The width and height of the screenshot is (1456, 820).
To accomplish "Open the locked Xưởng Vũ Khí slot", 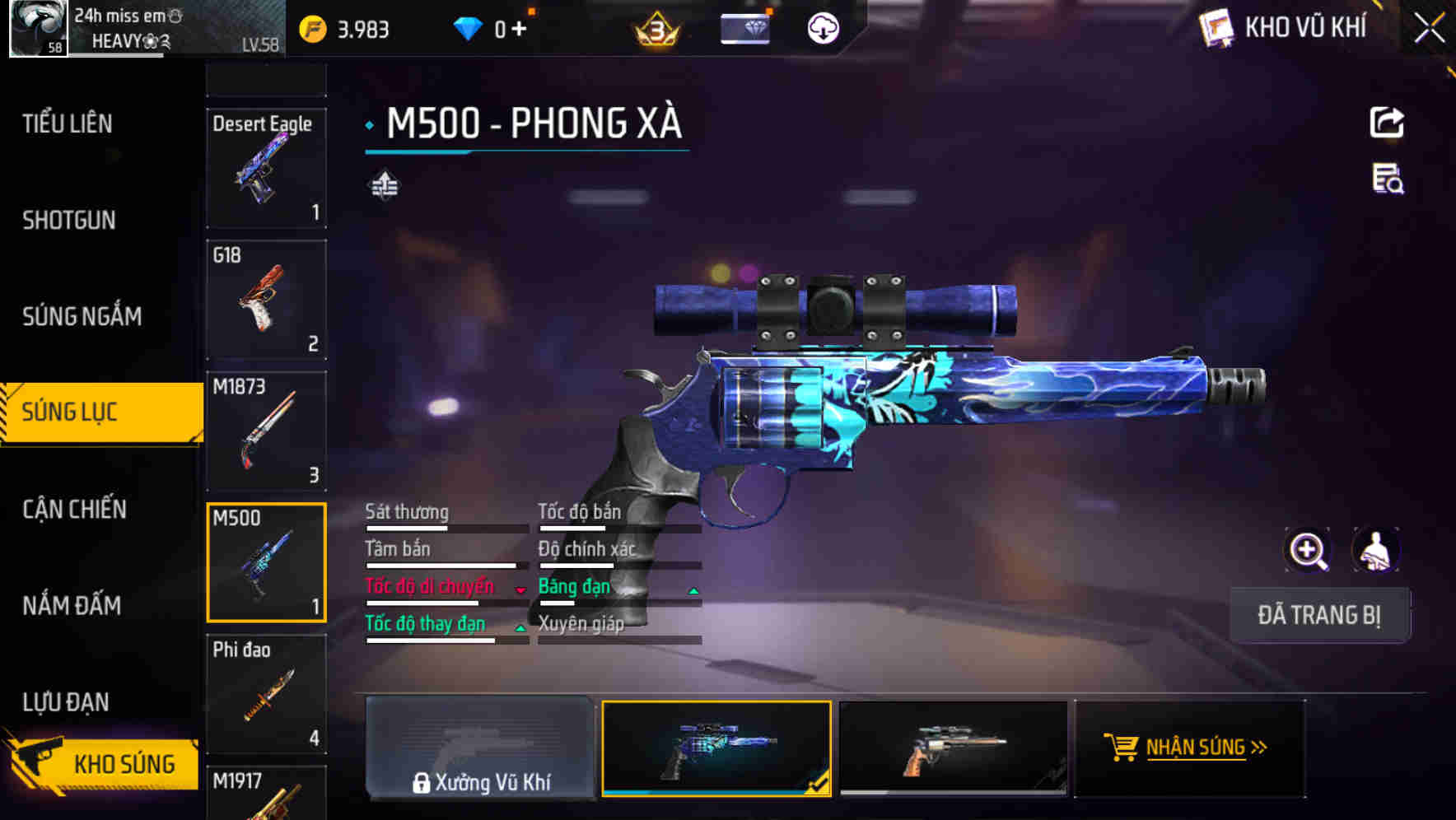I will (480, 747).
